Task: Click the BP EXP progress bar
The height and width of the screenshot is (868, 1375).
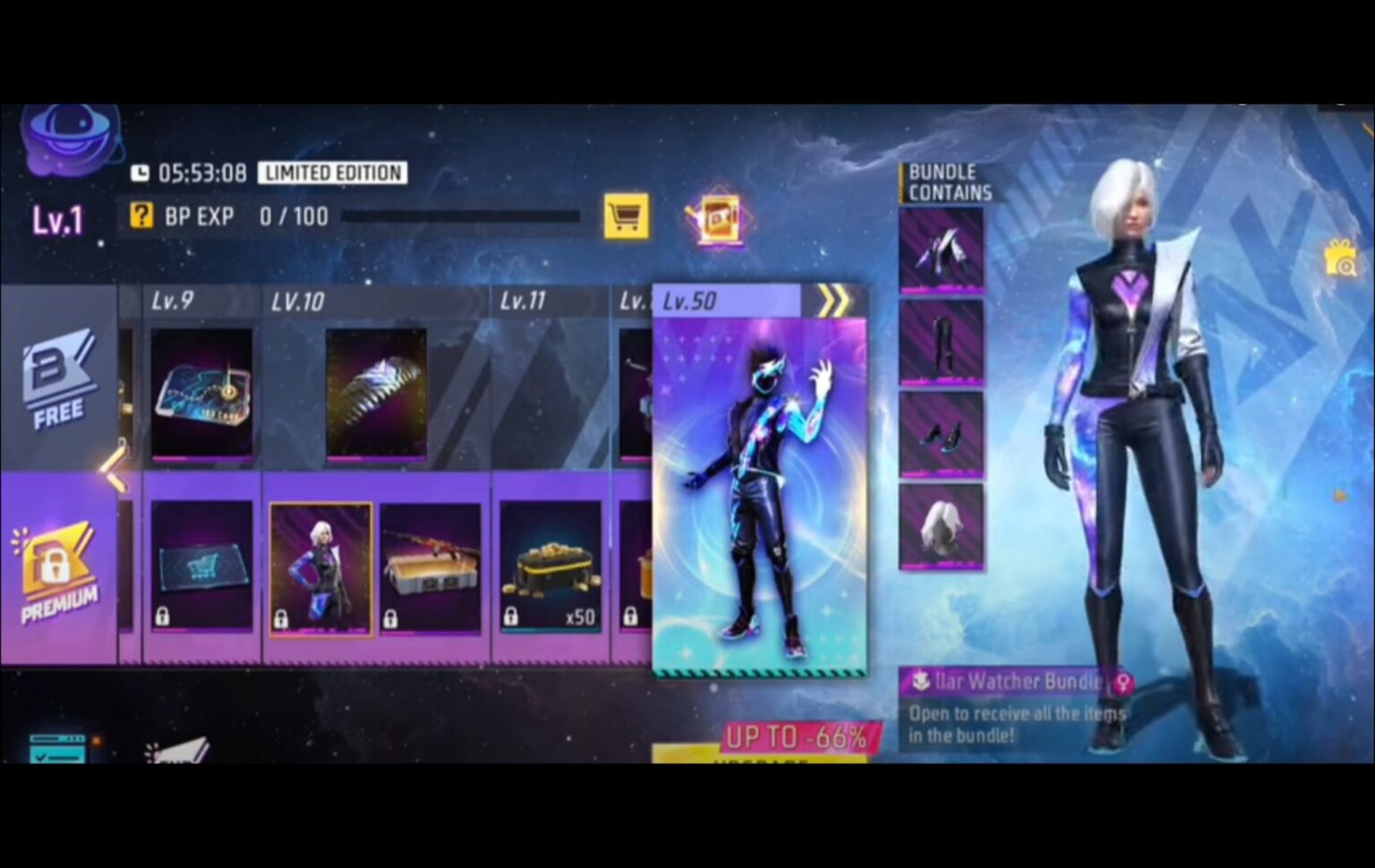Action: coord(461,216)
